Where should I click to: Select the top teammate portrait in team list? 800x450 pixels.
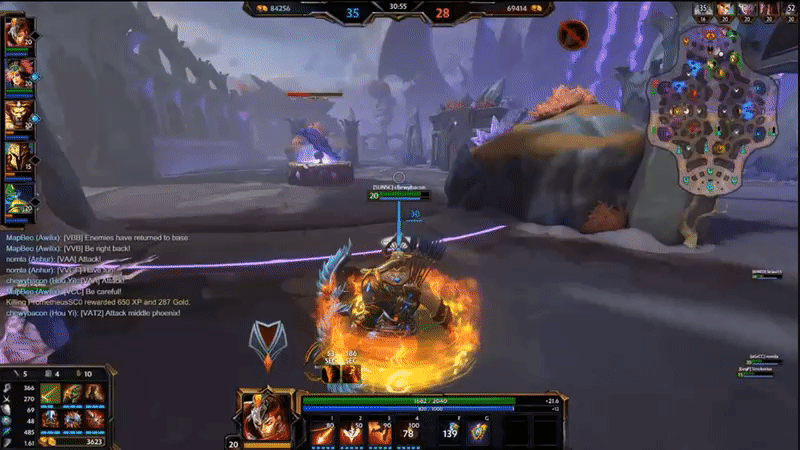18,32
